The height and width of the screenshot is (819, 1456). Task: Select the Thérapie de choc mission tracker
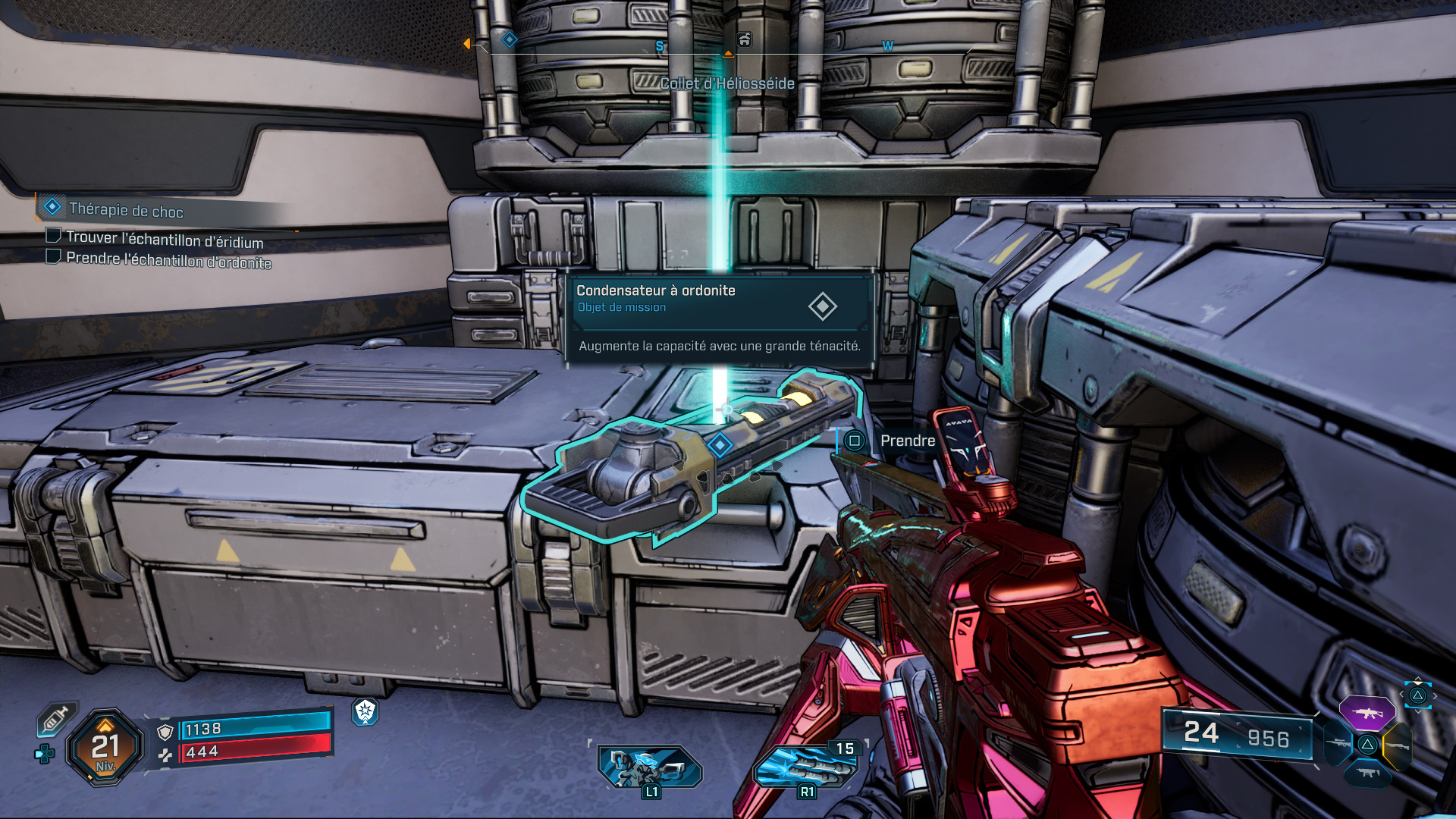tap(125, 209)
